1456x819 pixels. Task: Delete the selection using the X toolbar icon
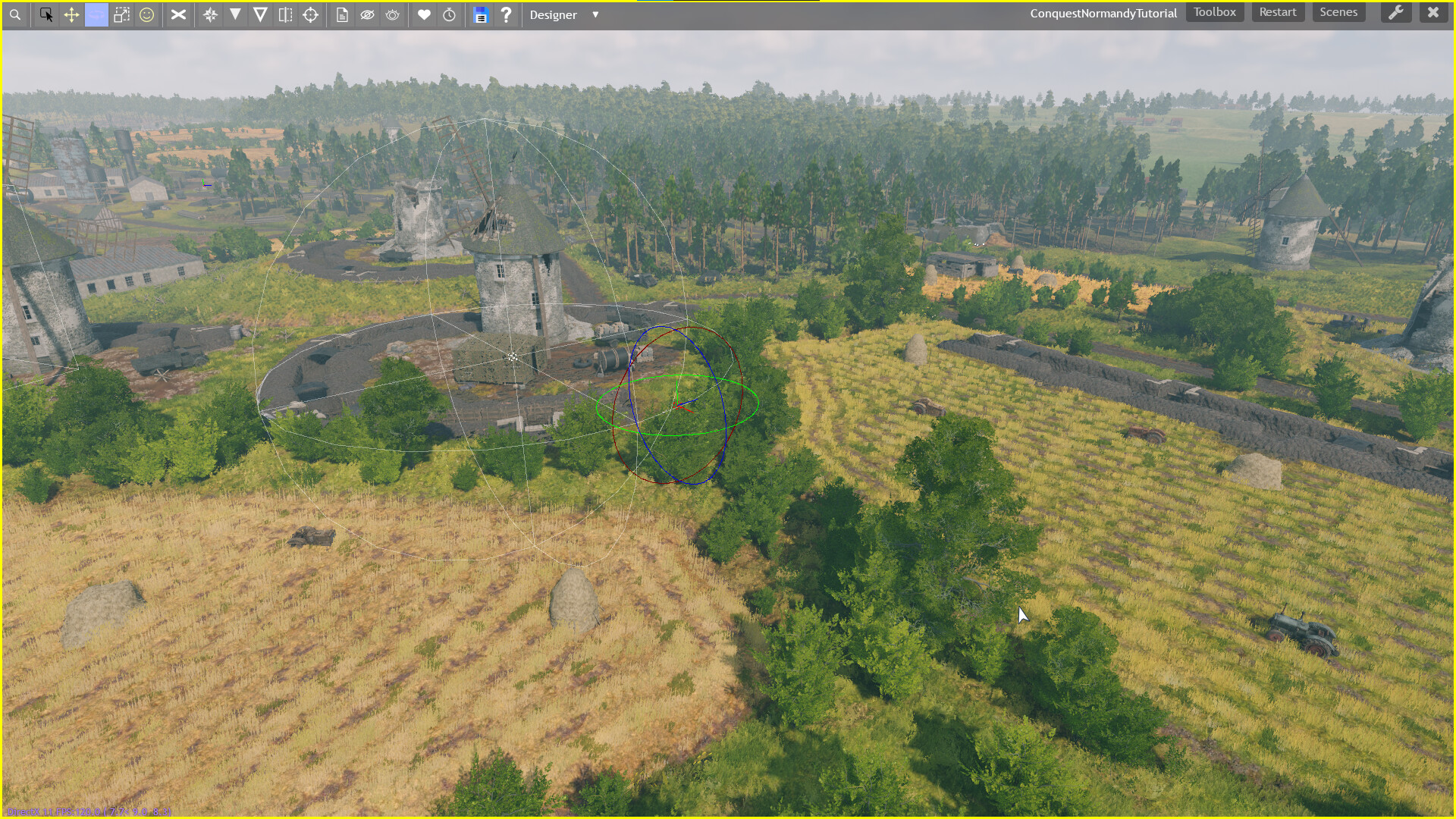click(178, 14)
